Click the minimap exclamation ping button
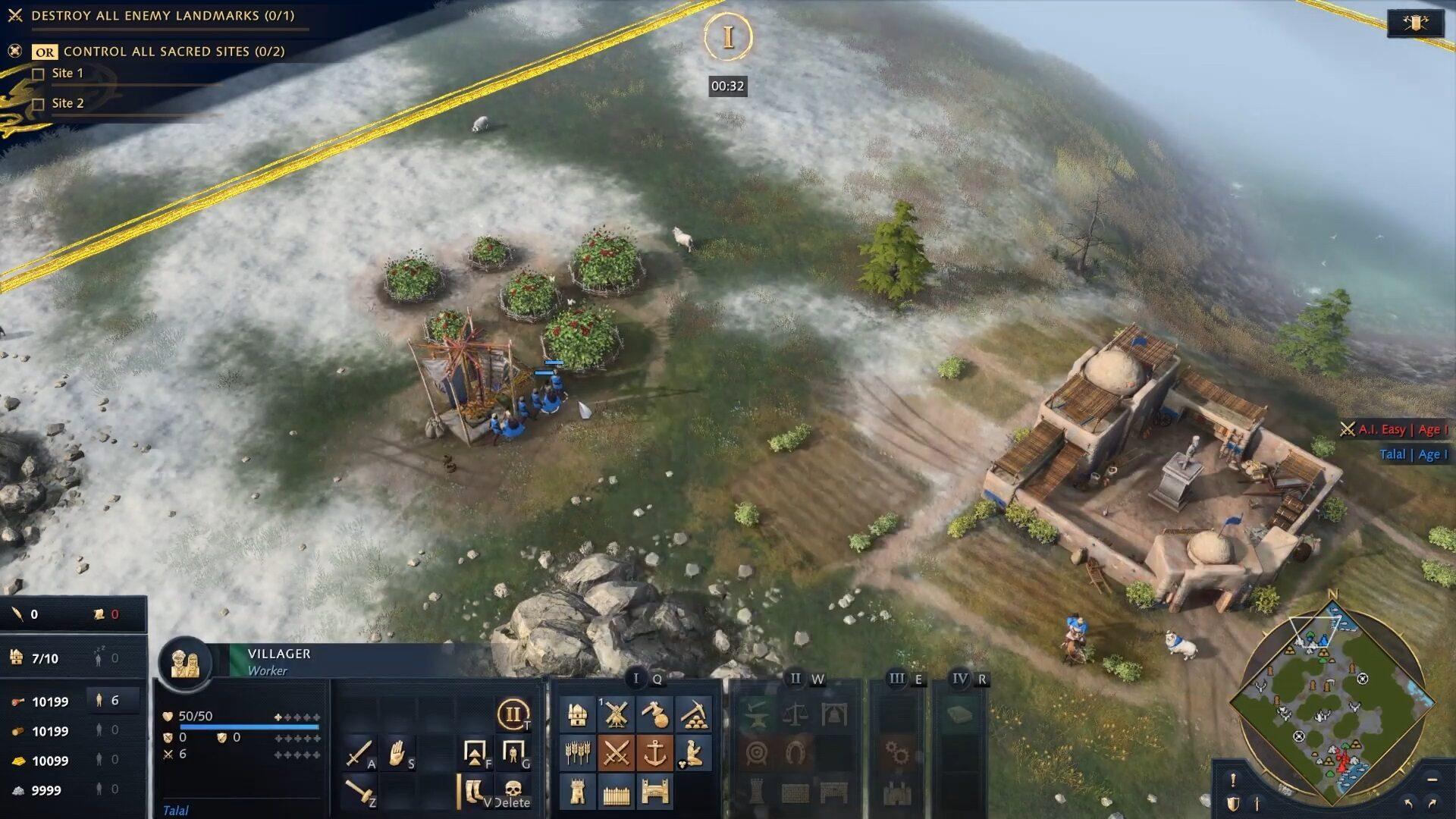Viewport: 1456px width, 819px height. [x=1233, y=779]
